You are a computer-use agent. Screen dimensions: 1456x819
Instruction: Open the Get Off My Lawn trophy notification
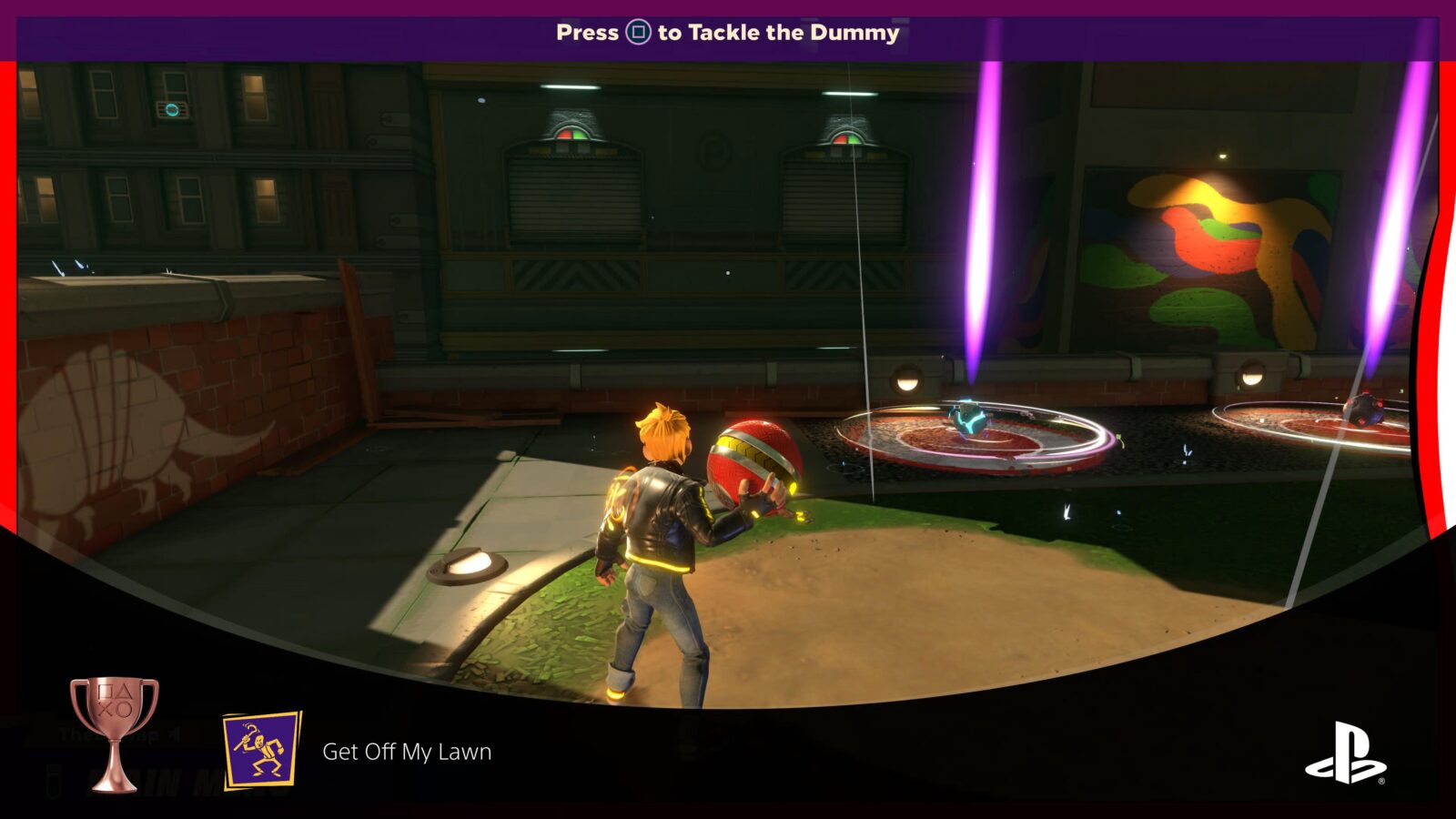point(407,752)
